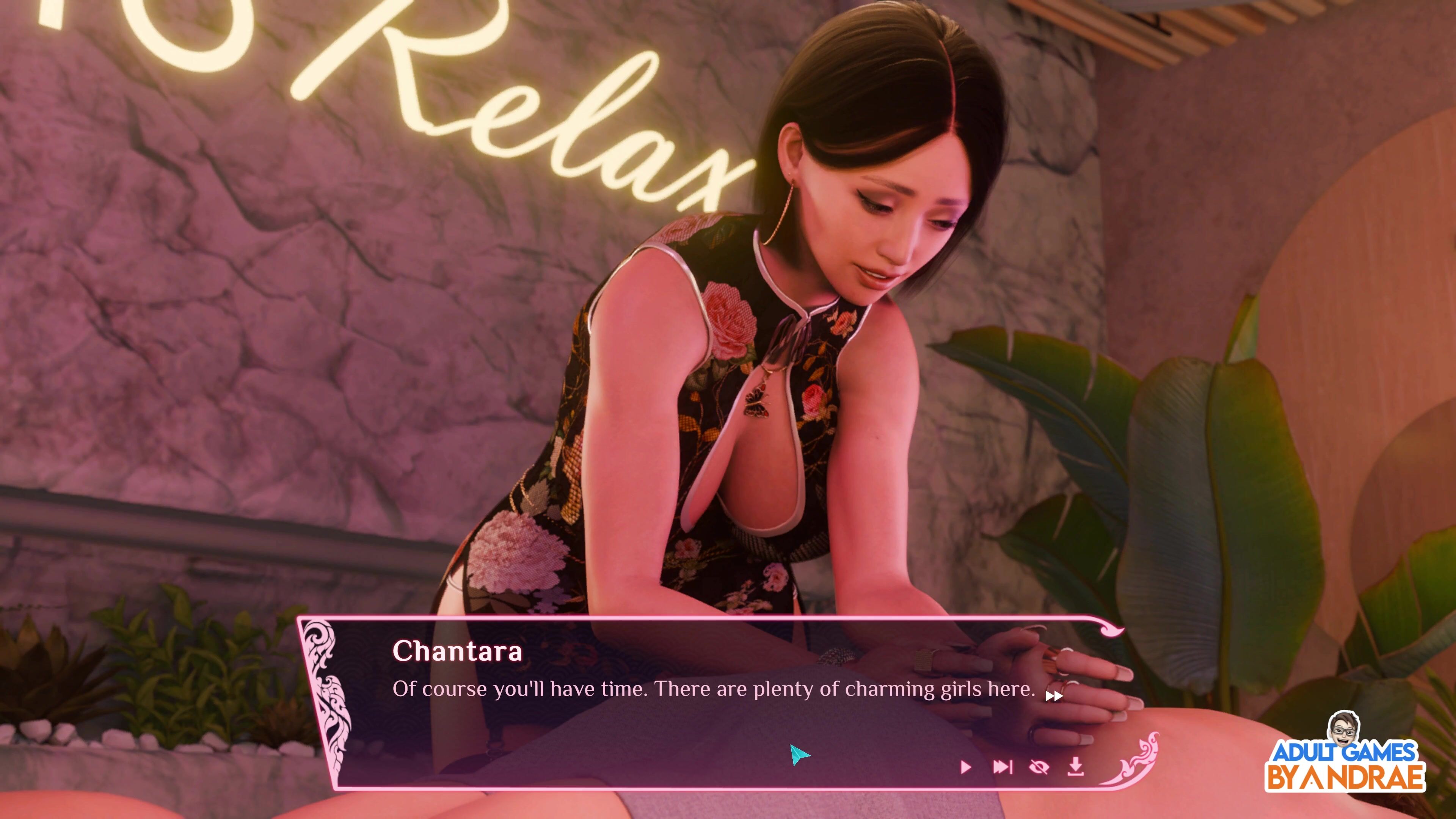The image size is (1456, 819).
Task: Advance dialogue using the double-arrow indicator
Action: (1054, 696)
